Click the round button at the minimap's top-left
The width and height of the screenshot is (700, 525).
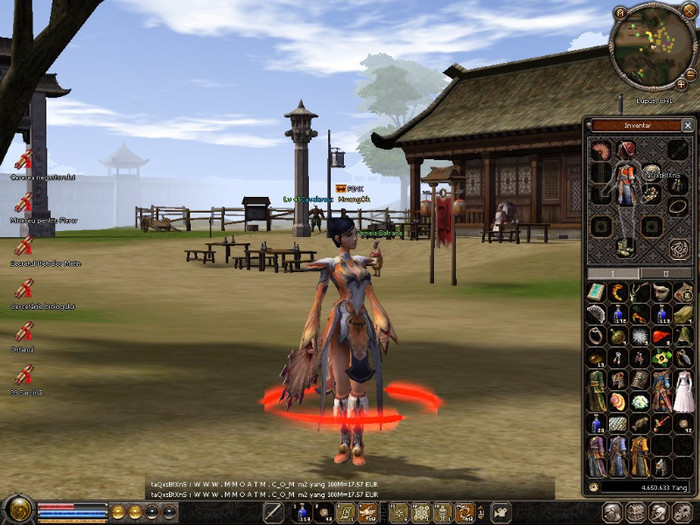pos(620,12)
